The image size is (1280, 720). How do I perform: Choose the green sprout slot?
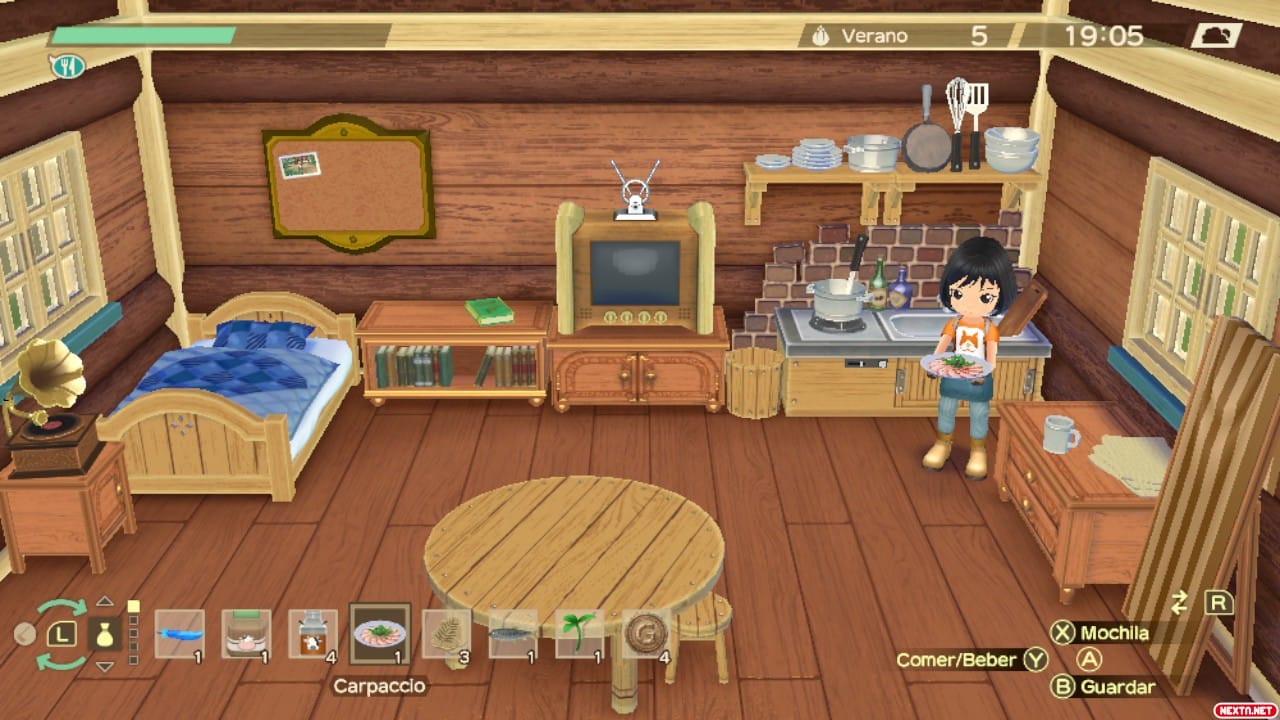(x=580, y=634)
